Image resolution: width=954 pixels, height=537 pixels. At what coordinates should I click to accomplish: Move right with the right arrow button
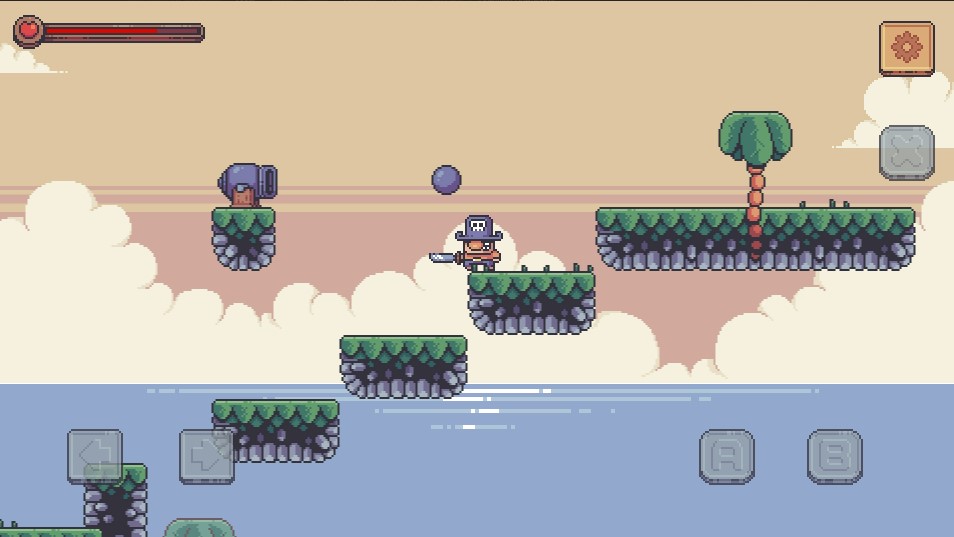pyautogui.click(x=207, y=457)
